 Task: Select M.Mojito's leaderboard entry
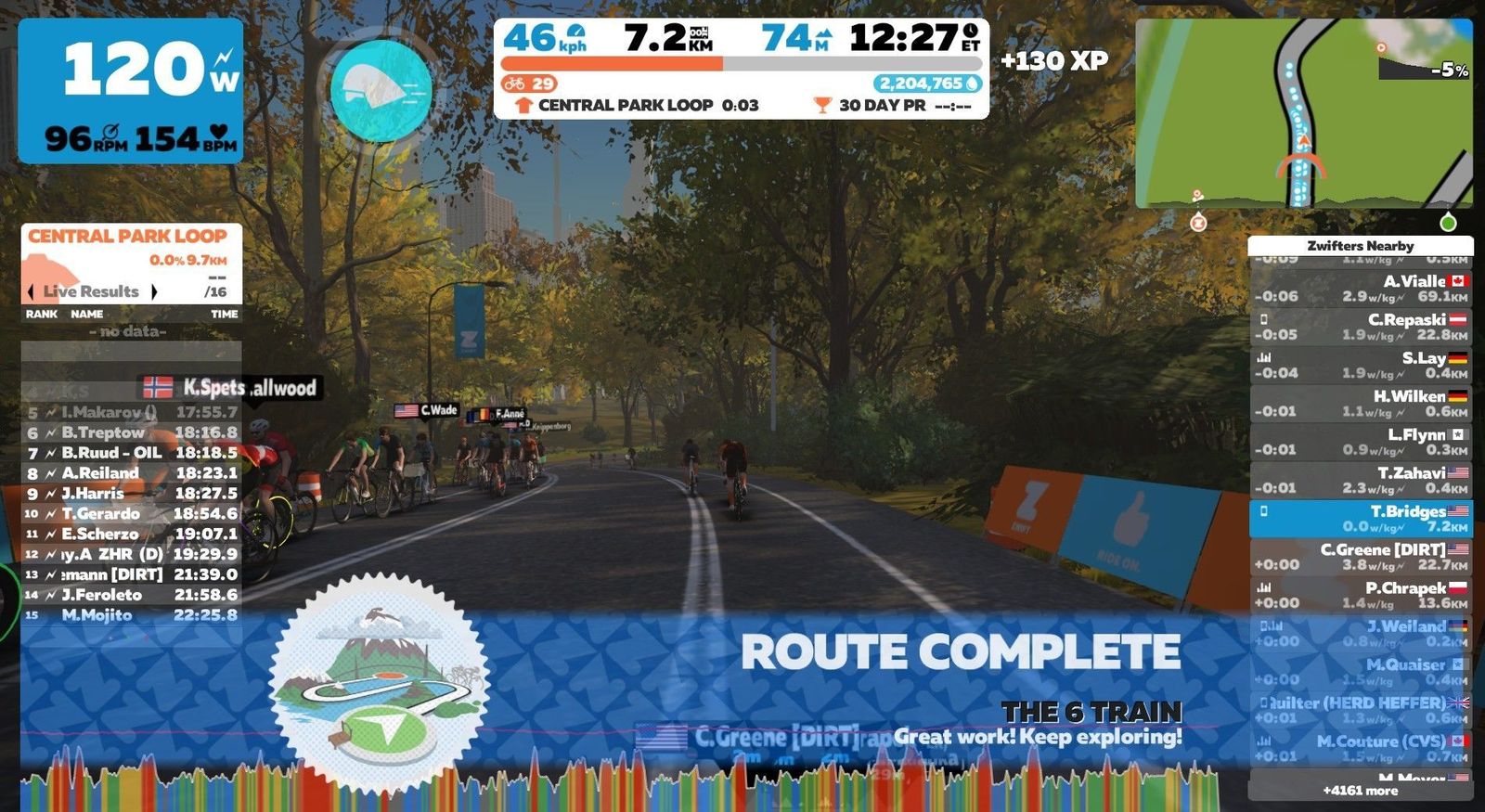click(131, 615)
